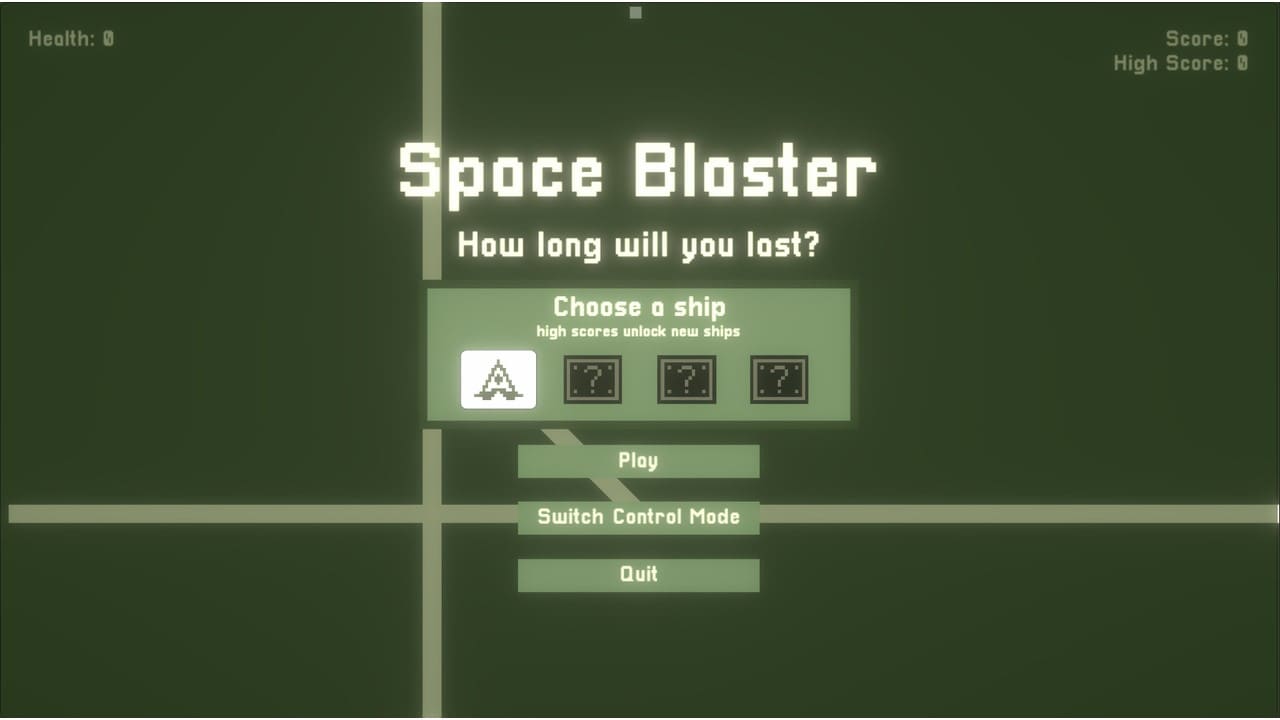Viewport: 1280px width, 720px height.
Task: Click the Health counter in top left
Action: pos(71,38)
